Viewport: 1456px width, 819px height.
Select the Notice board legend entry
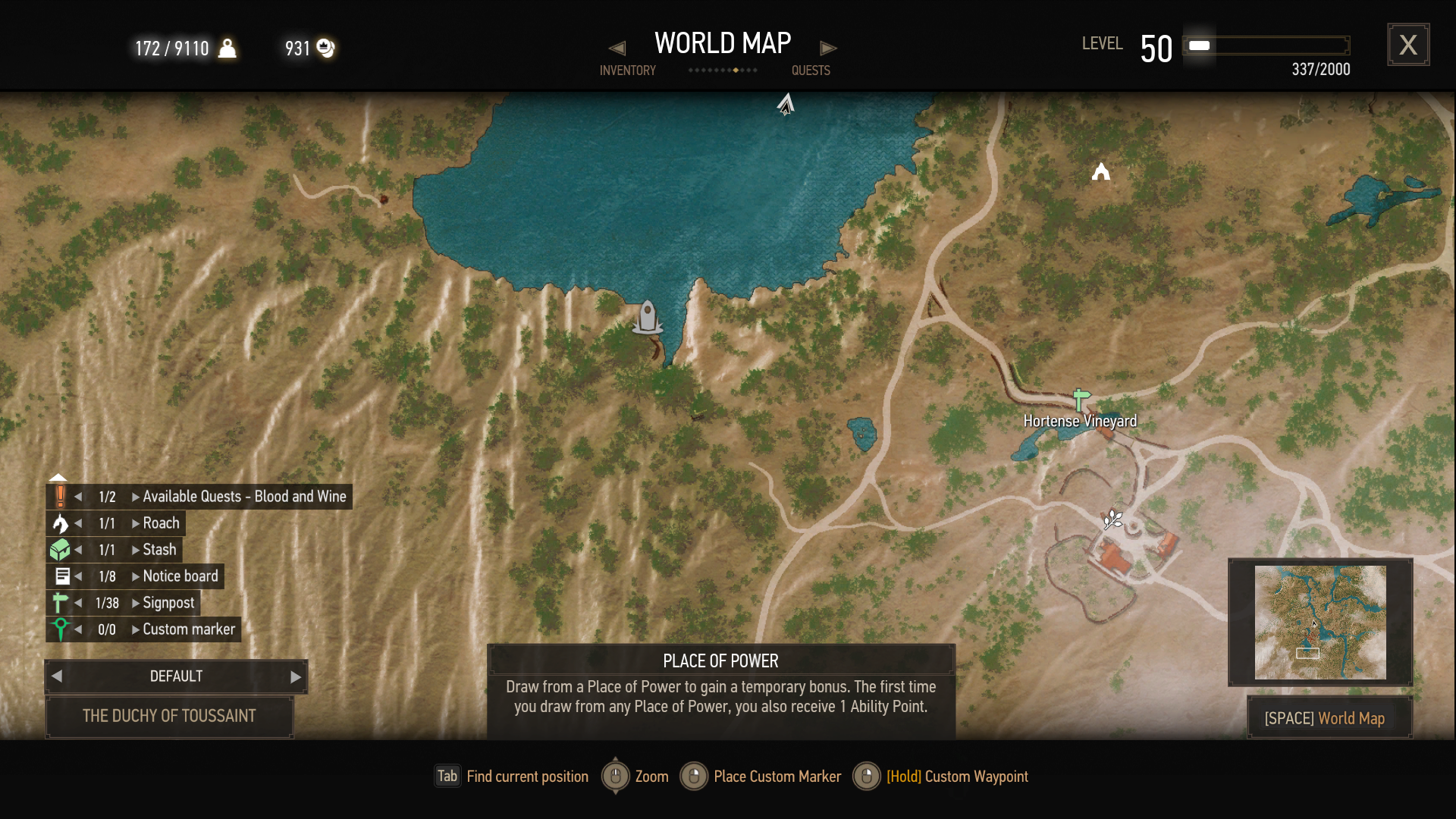click(x=180, y=576)
